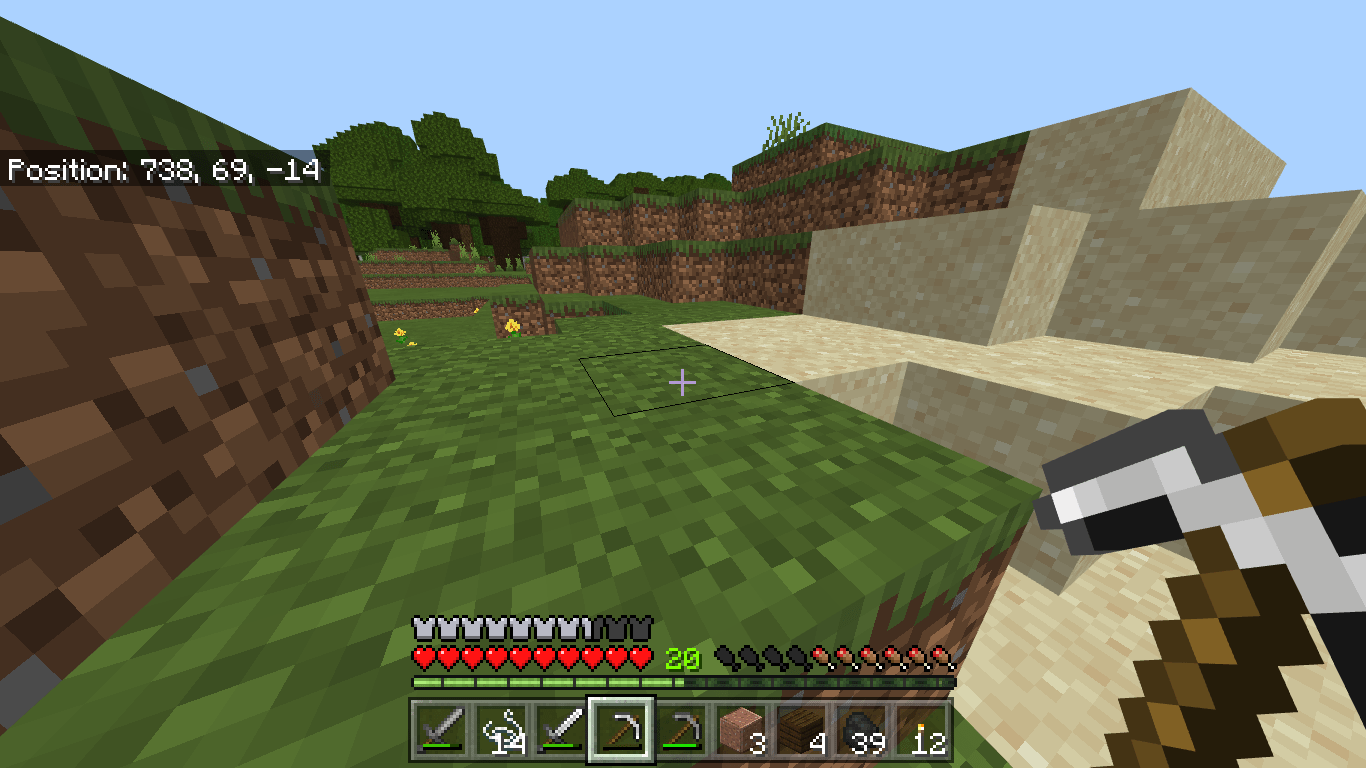Image resolution: width=1366 pixels, height=768 pixels.
Task: Click the crosshair in the screen center
Action: (x=683, y=382)
